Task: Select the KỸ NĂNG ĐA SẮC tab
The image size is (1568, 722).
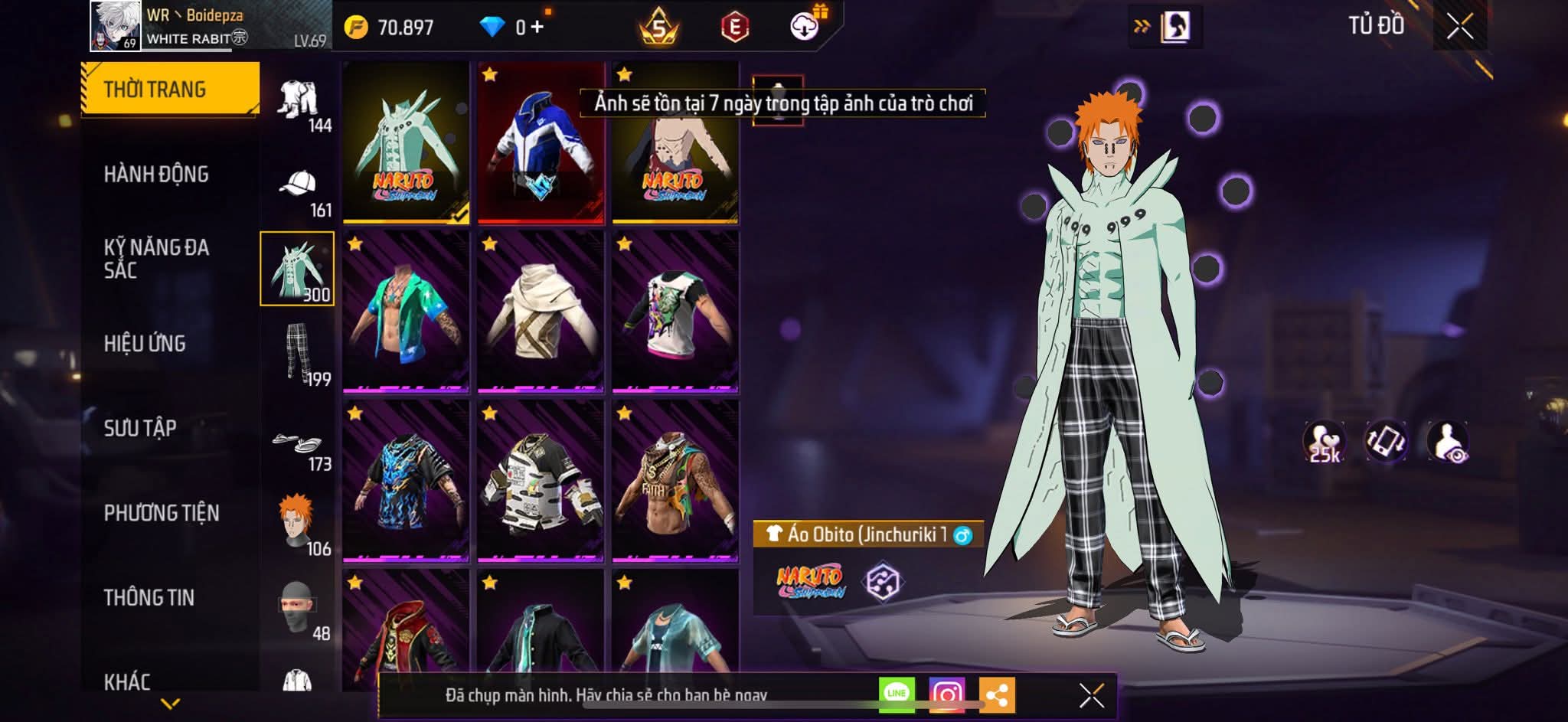Action: pyautogui.click(x=156, y=259)
